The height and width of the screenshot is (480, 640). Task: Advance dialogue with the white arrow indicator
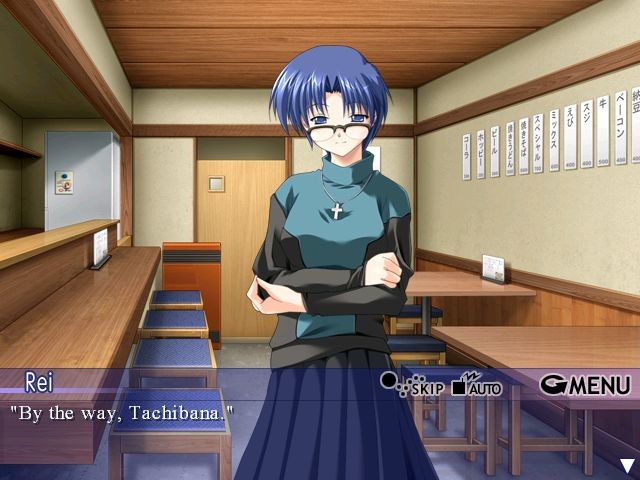627,465
